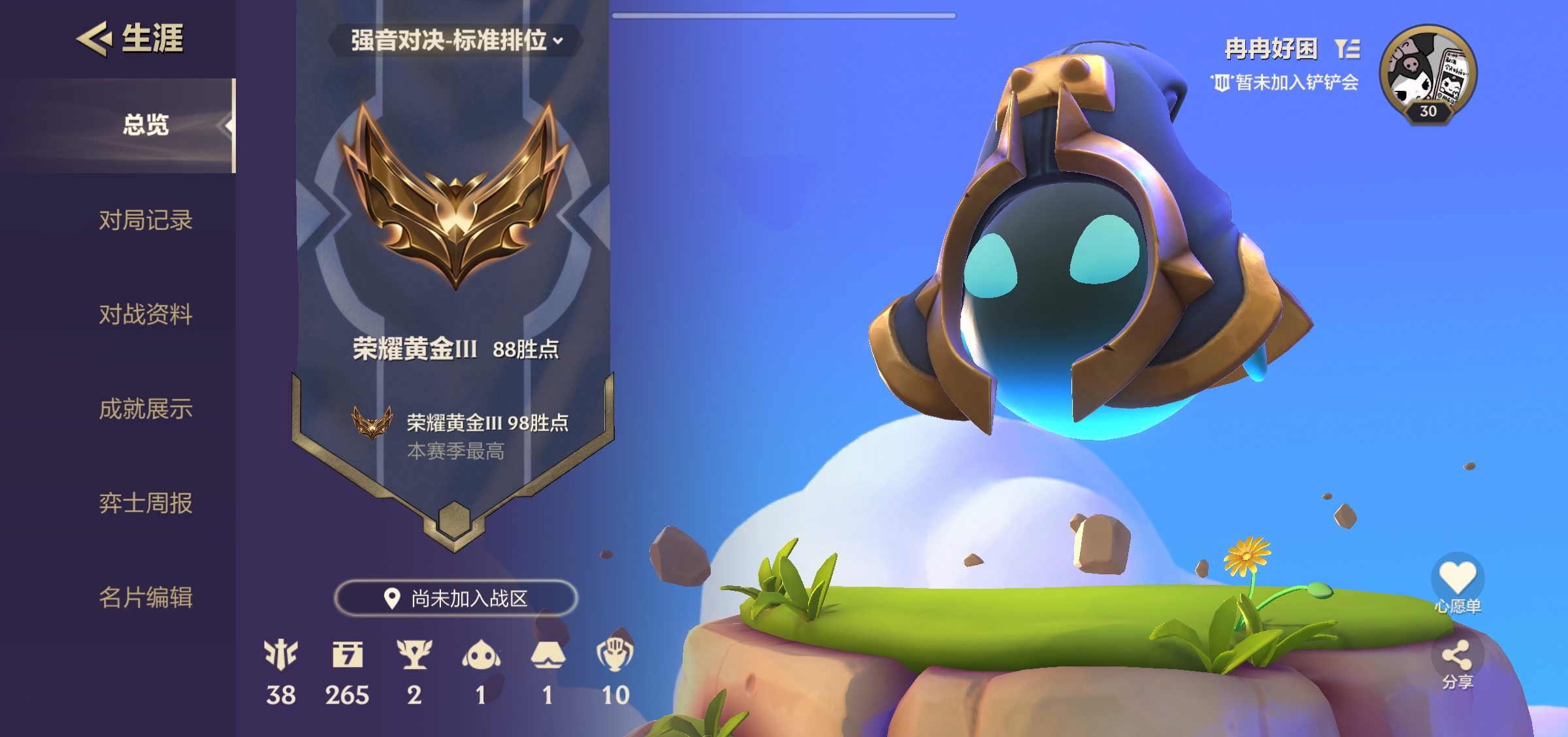This screenshot has height=737, width=1568.
Task: Open the 心愿单 wishlist heart
Action: (1458, 580)
